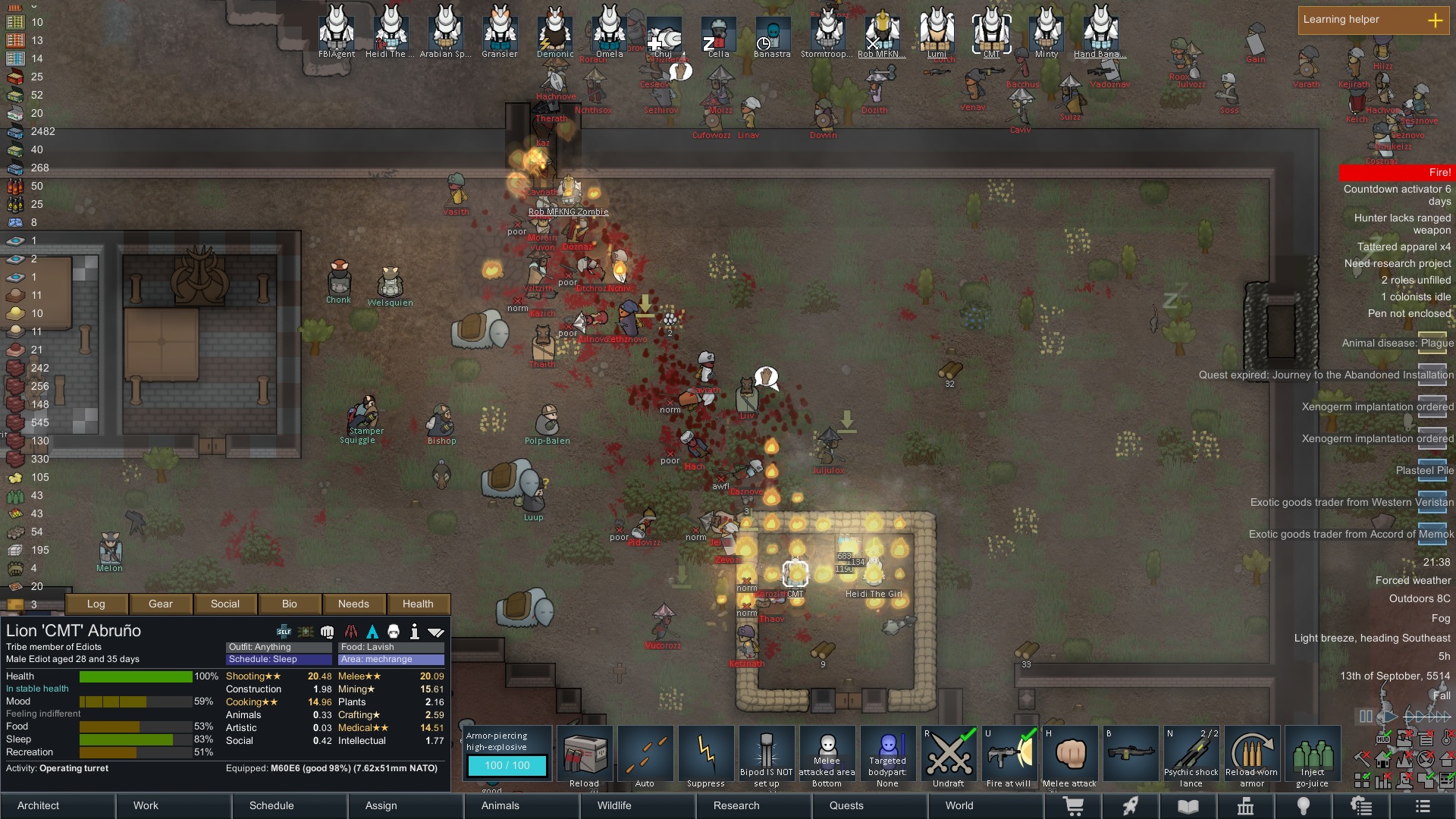Show the Quests menu
1456x819 pixels.
846,805
